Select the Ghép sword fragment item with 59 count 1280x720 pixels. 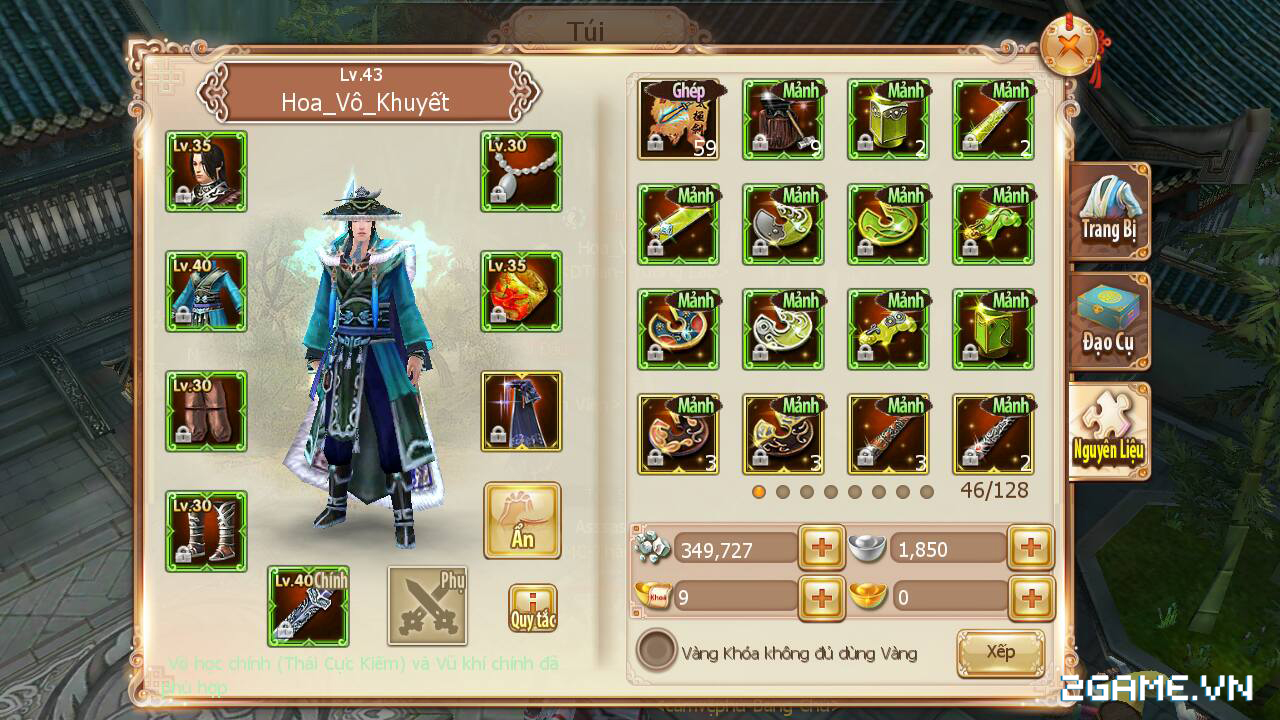pyautogui.click(x=678, y=118)
